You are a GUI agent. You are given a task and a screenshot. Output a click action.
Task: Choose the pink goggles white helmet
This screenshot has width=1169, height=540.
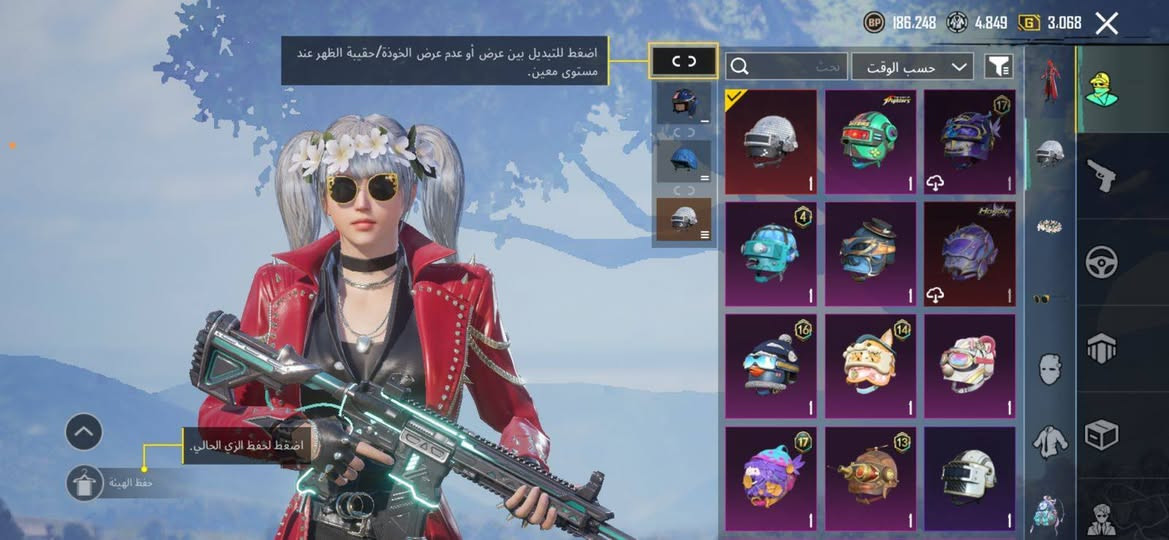(969, 366)
